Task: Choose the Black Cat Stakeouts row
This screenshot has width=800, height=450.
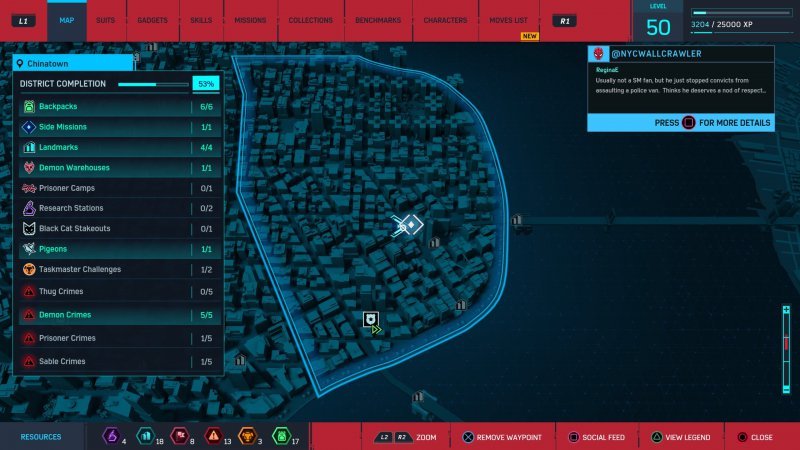Action: 117,228
